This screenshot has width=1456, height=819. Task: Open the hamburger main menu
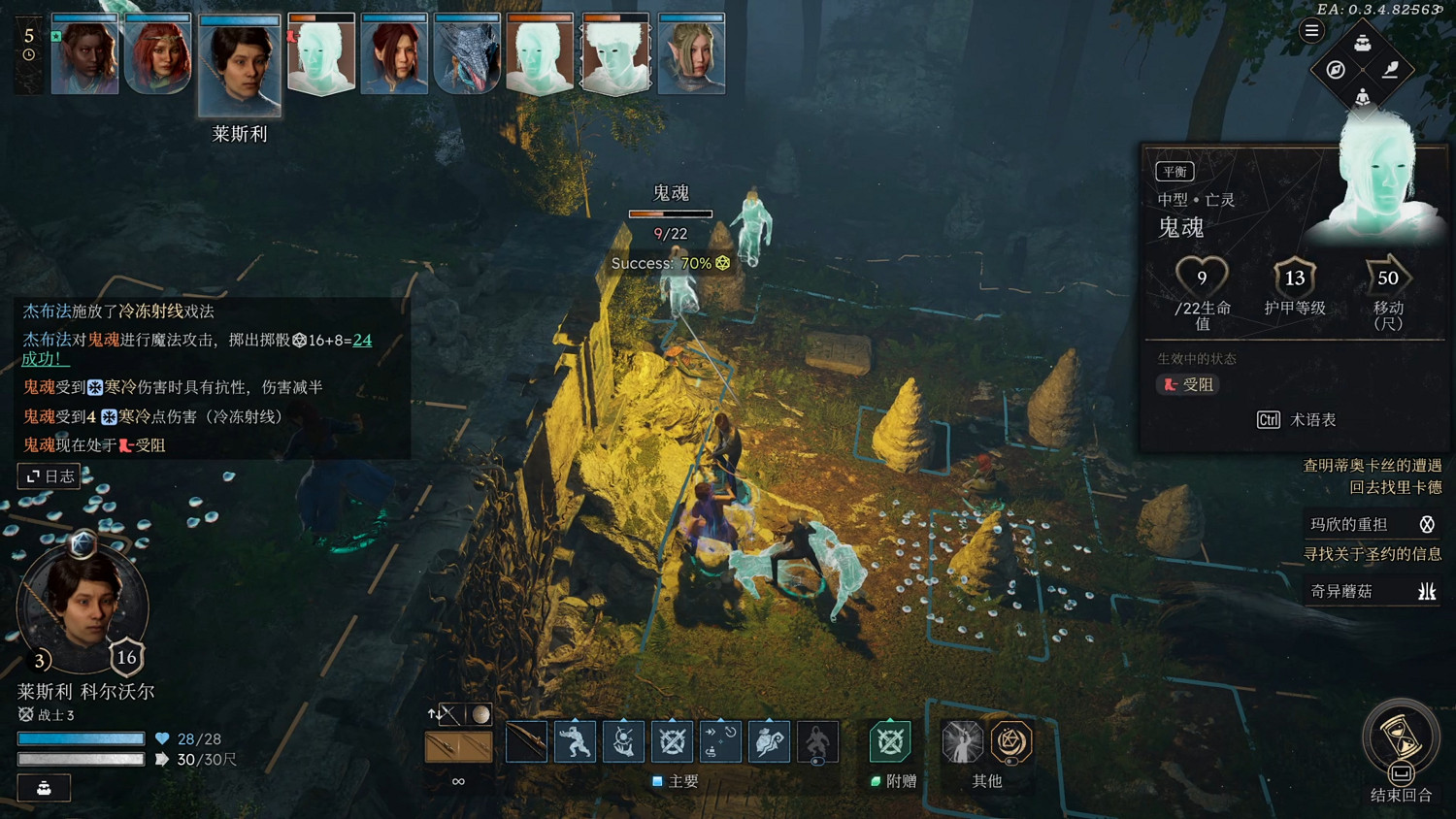tap(1311, 31)
